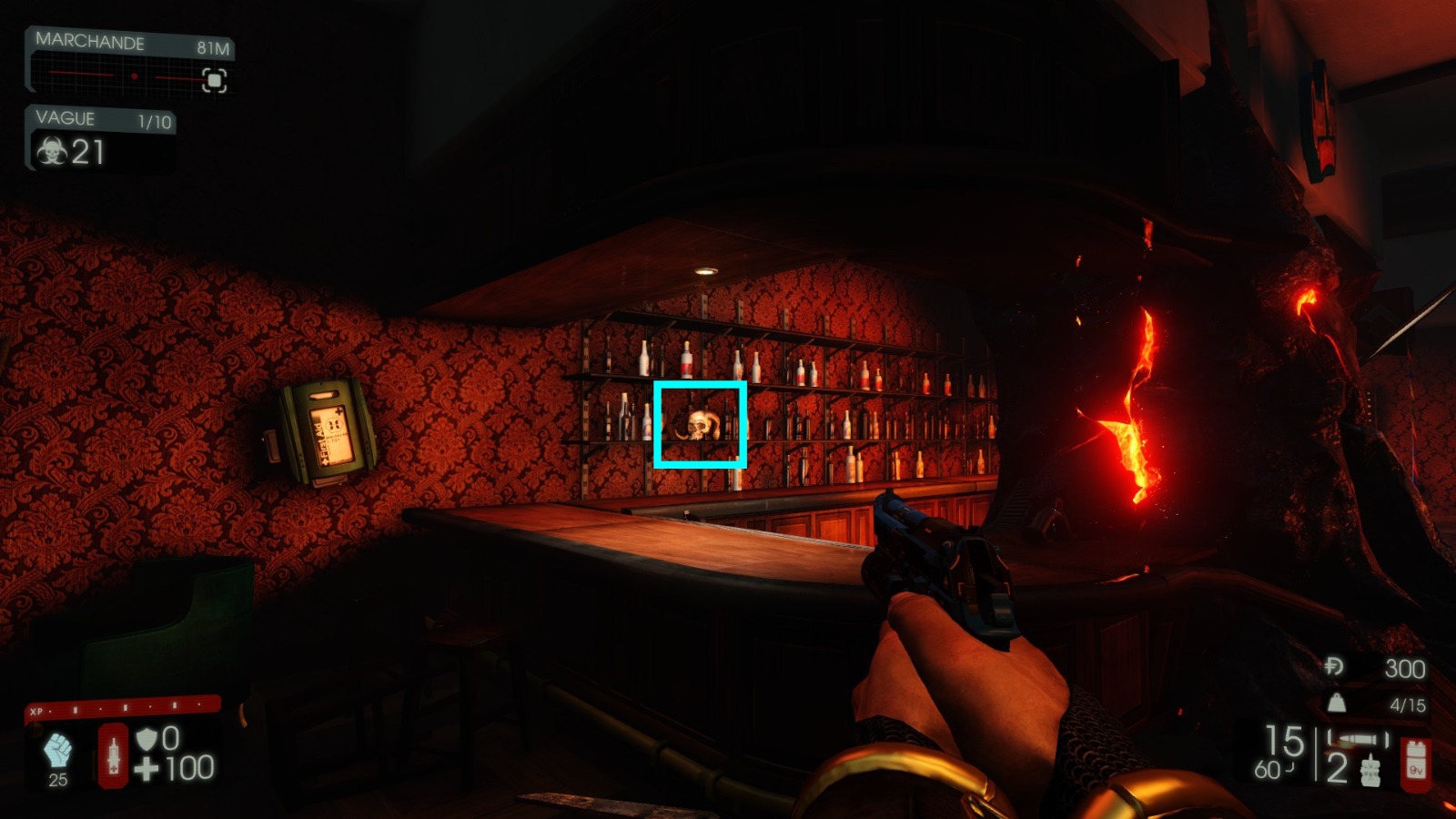Click the First Aid kit on the wall
This screenshot has width=1456, height=819.
tap(320, 430)
